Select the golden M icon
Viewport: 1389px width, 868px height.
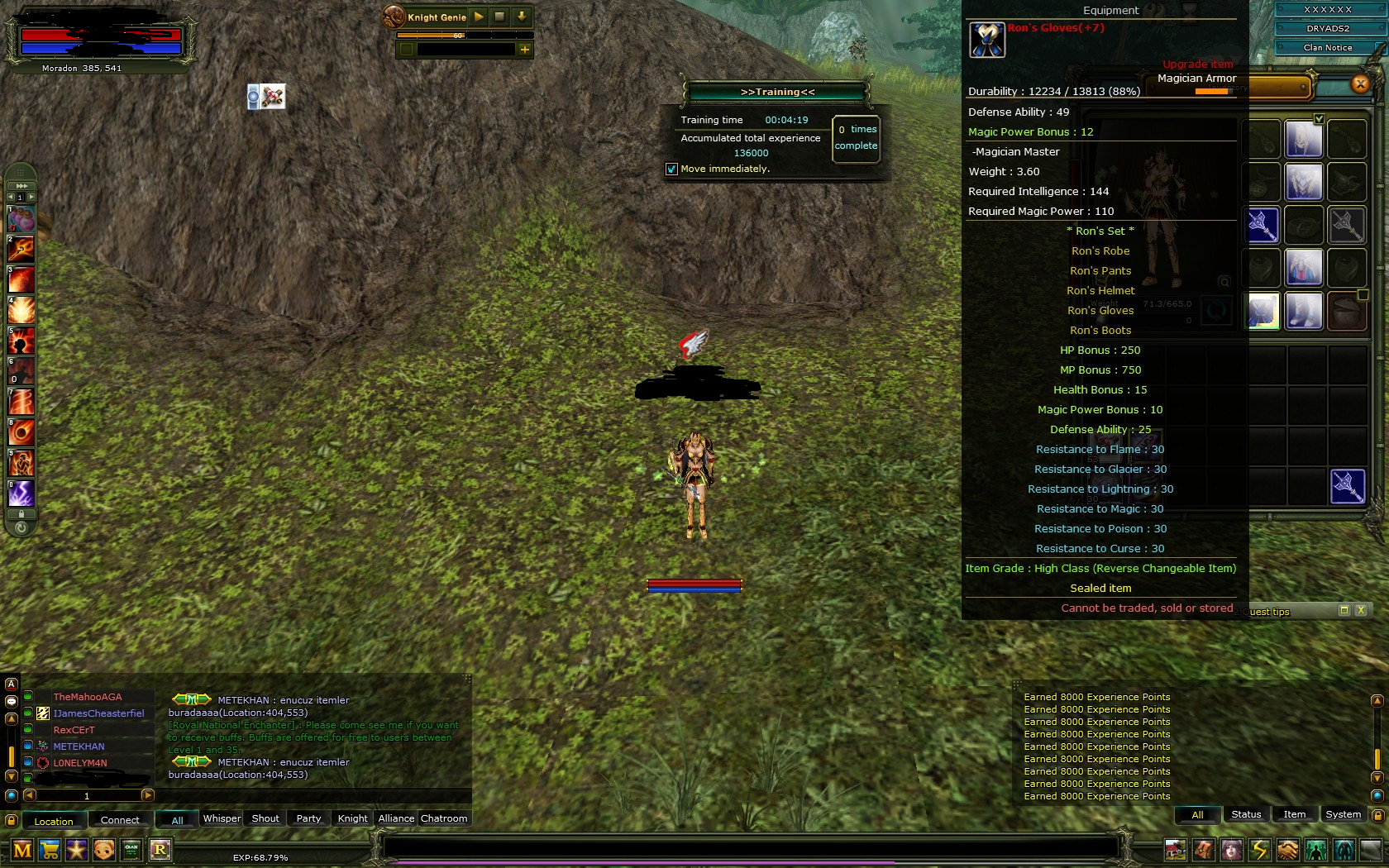point(22,850)
